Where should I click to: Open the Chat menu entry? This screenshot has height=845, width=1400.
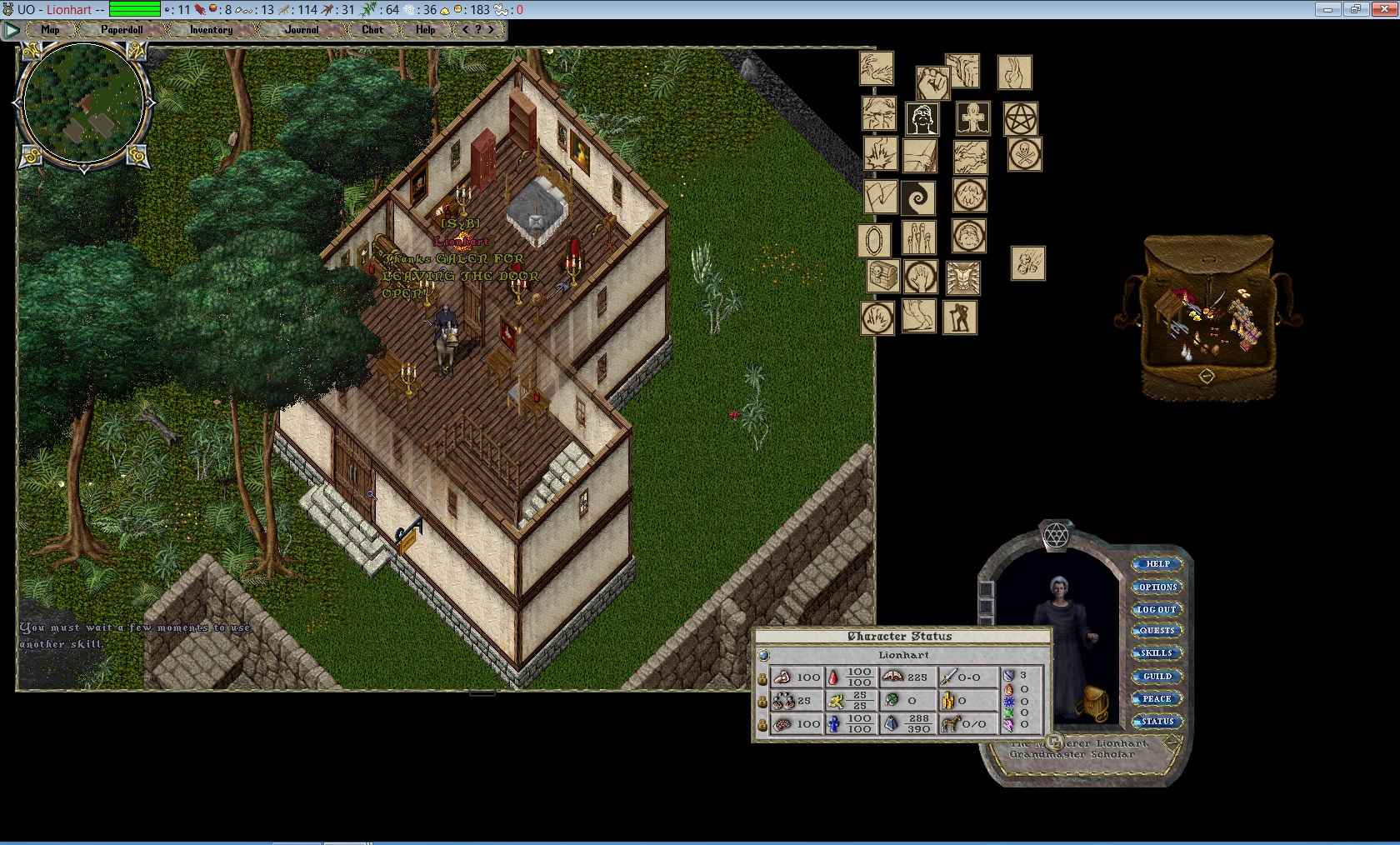pyautogui.click(x=372, y=30)
